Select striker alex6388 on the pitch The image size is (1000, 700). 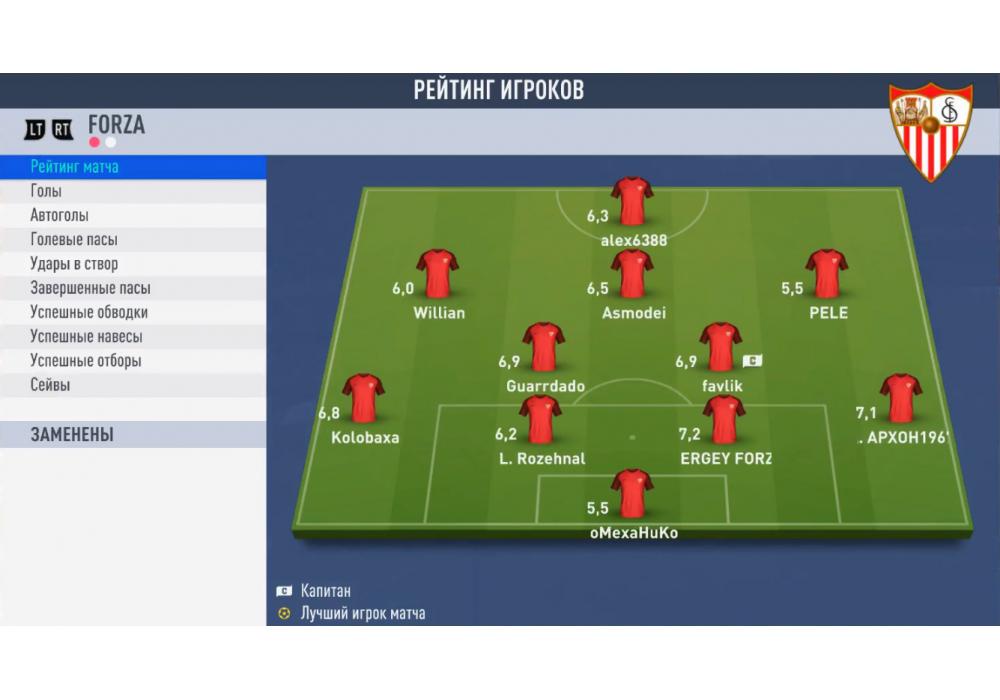point(632,202)
